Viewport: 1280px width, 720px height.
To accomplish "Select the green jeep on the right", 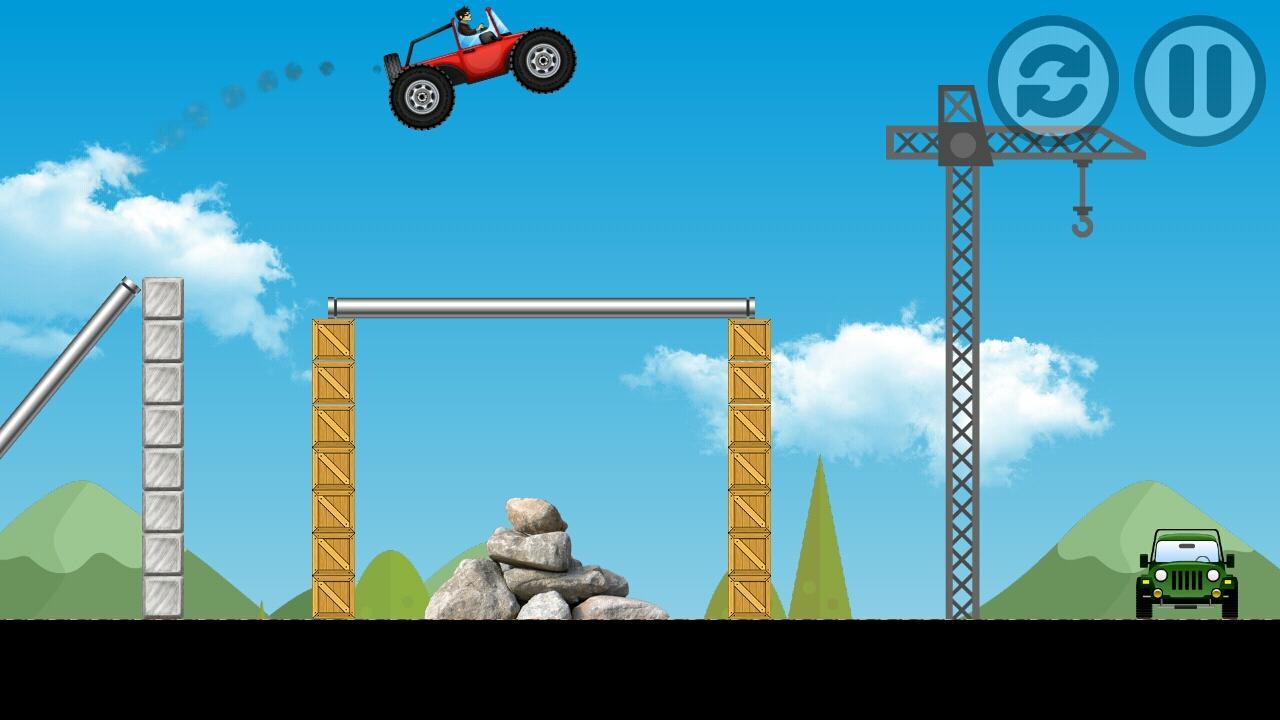I will click(1185, 575).
